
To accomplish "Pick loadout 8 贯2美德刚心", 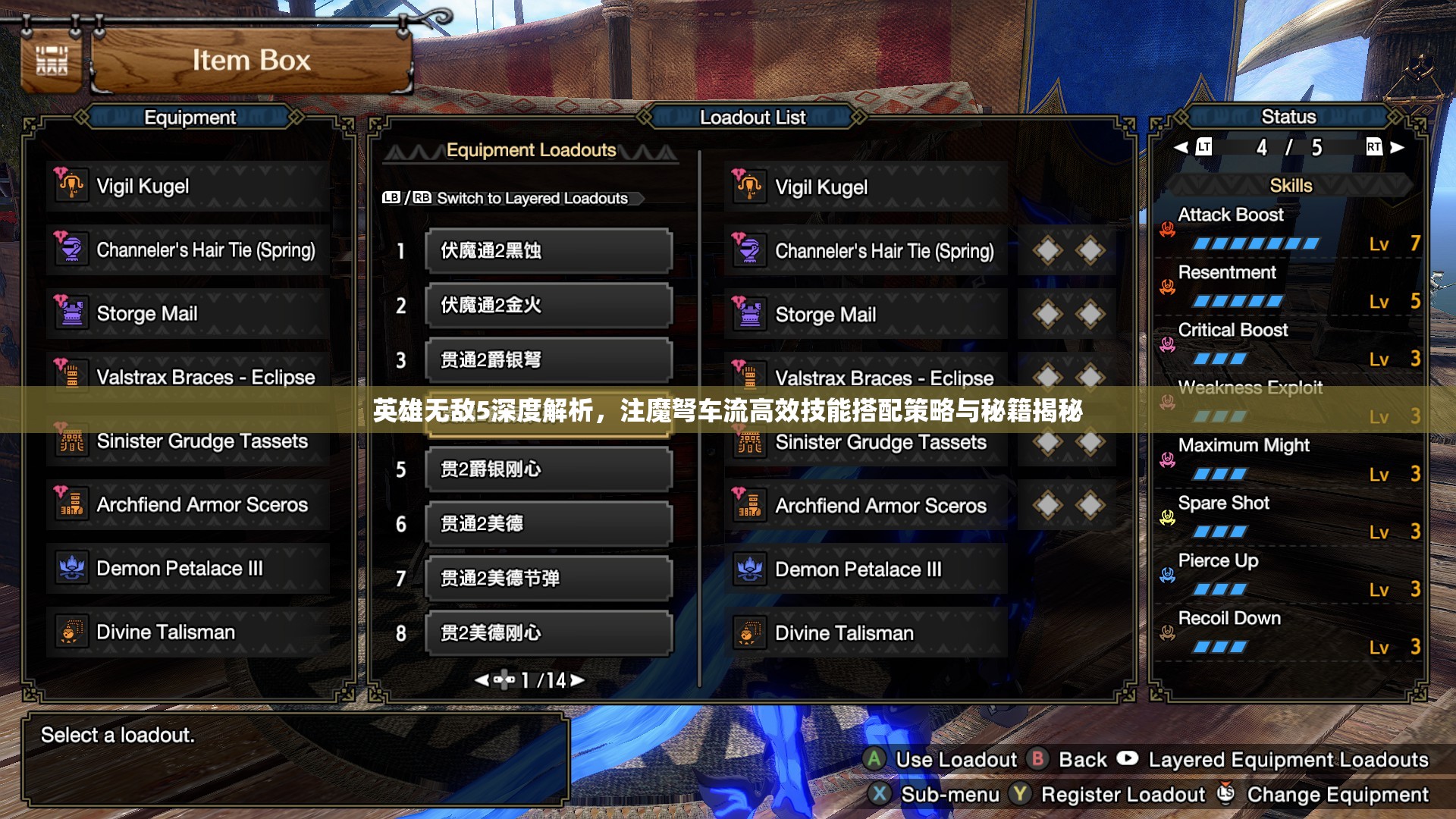I will (549, 633).
